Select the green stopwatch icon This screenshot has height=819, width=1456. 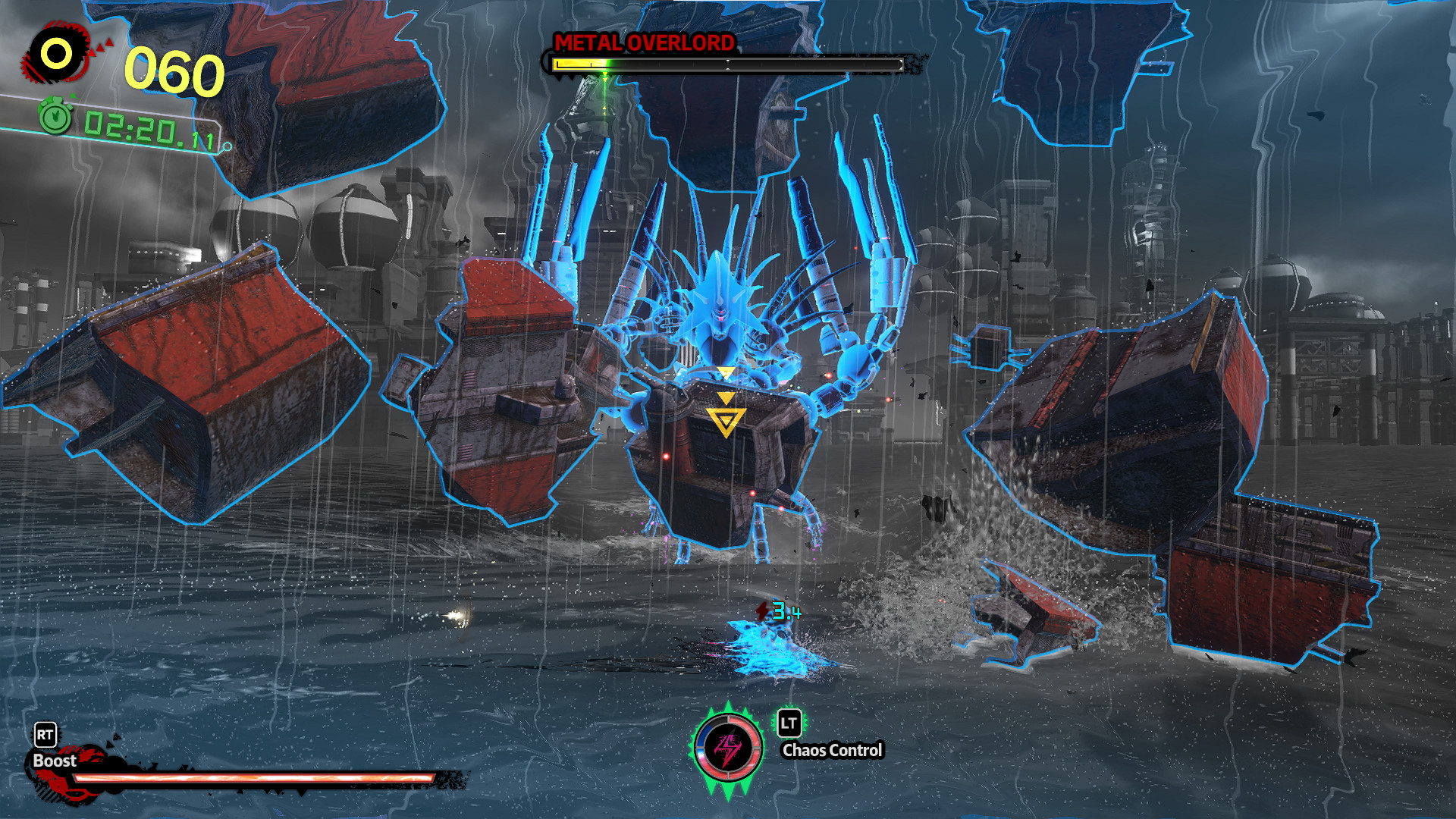tap(55, 118)
